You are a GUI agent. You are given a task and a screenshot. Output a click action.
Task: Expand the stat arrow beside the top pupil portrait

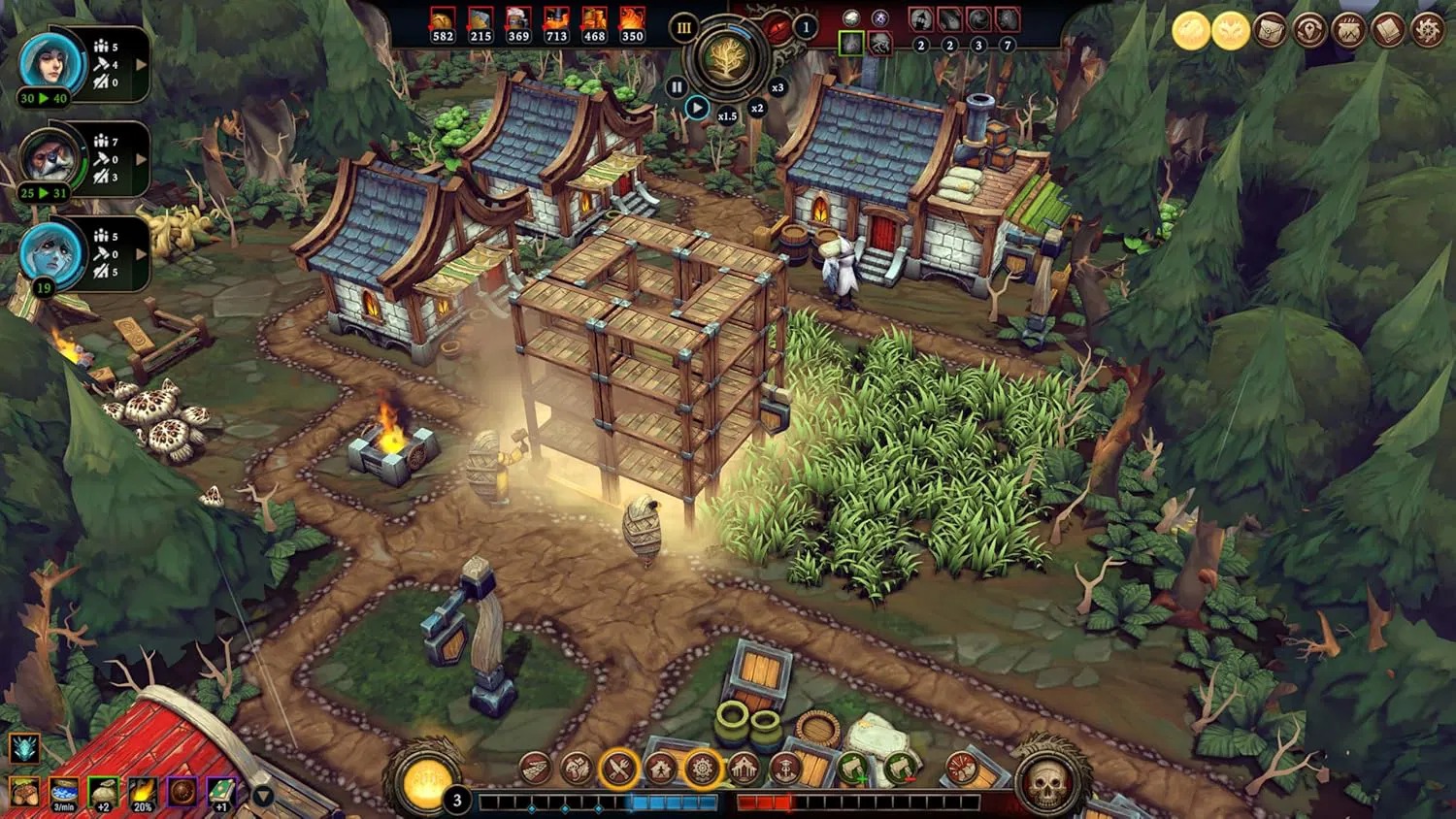pos(141,63)
